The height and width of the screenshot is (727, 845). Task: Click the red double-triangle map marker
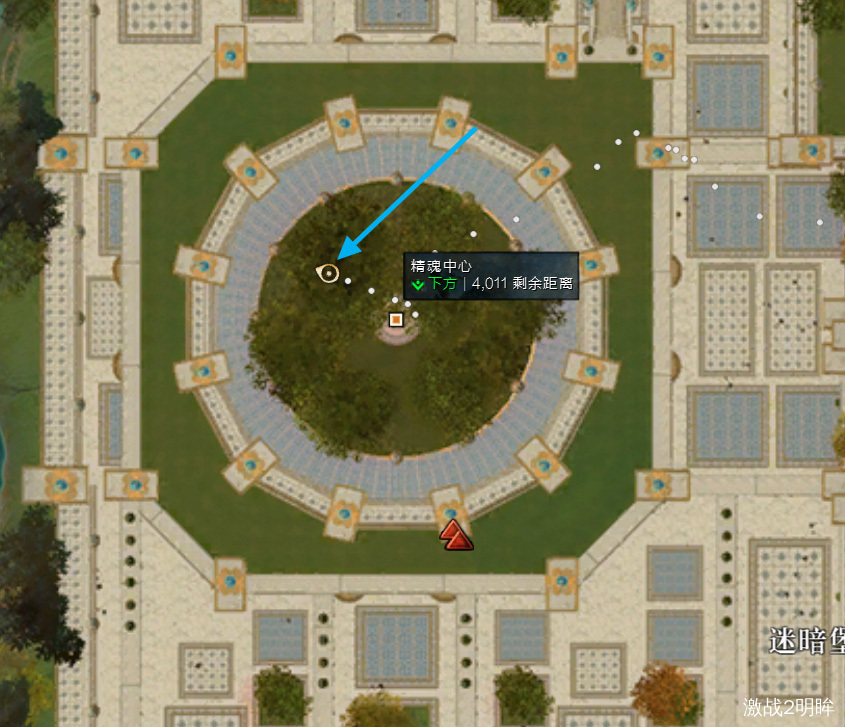(456, 534)
